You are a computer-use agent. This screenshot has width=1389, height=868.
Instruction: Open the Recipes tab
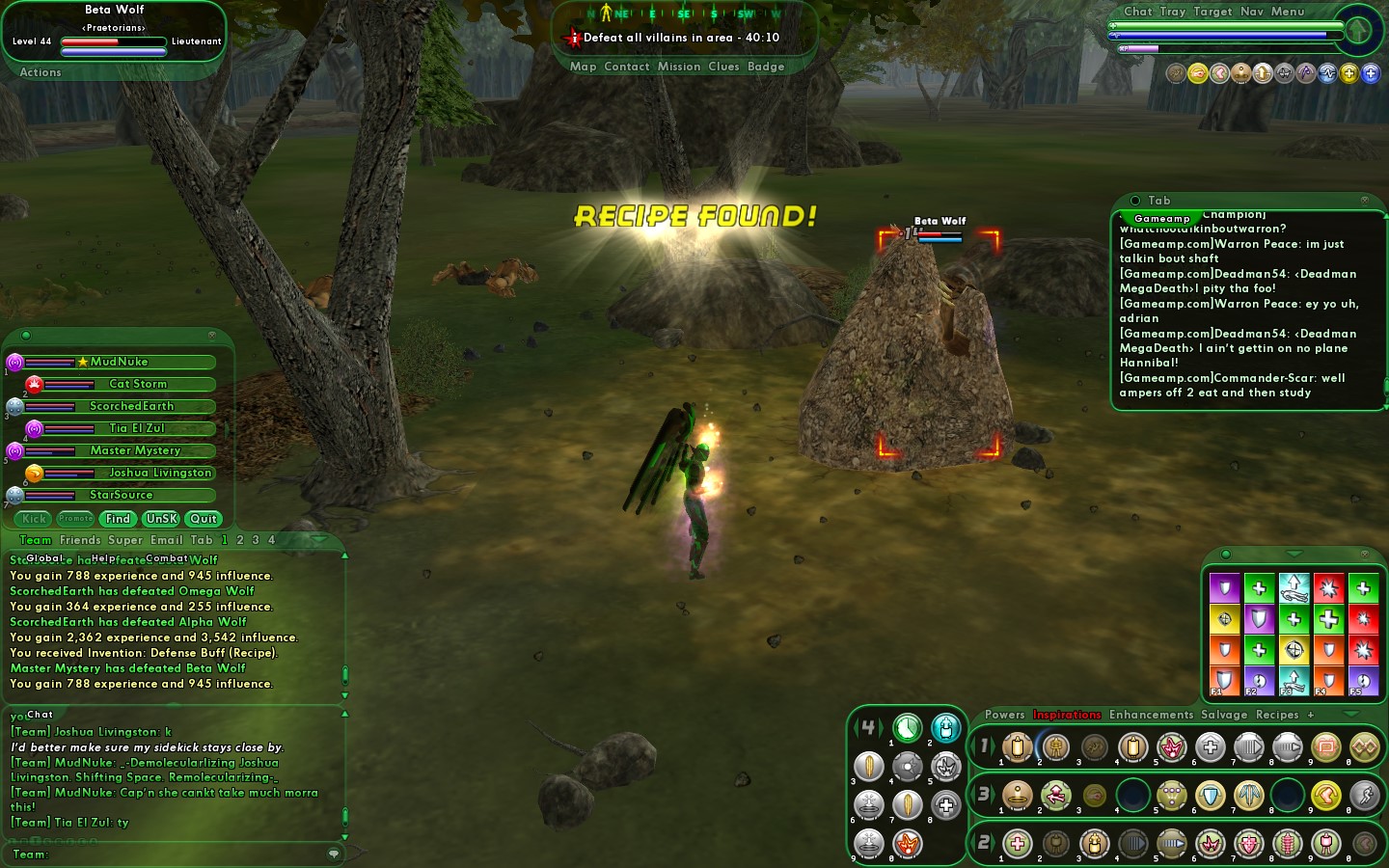pyautogui.click(x=1277, y=715)
